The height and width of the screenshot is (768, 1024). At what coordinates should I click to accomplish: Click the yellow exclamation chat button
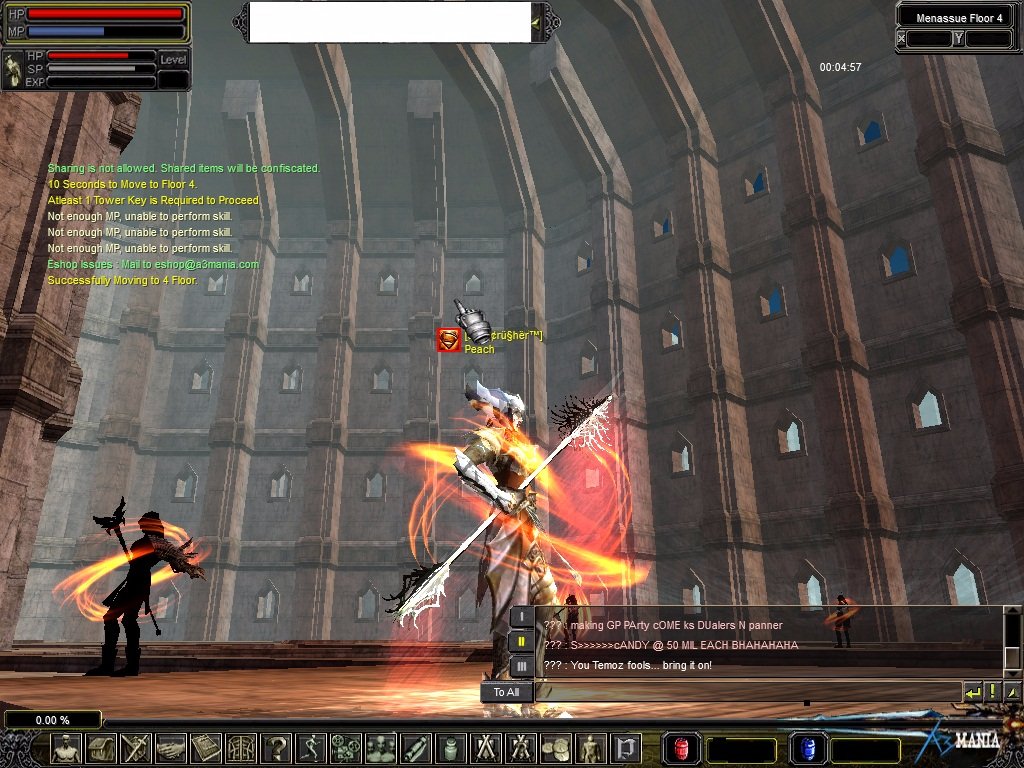click(993, 692)
